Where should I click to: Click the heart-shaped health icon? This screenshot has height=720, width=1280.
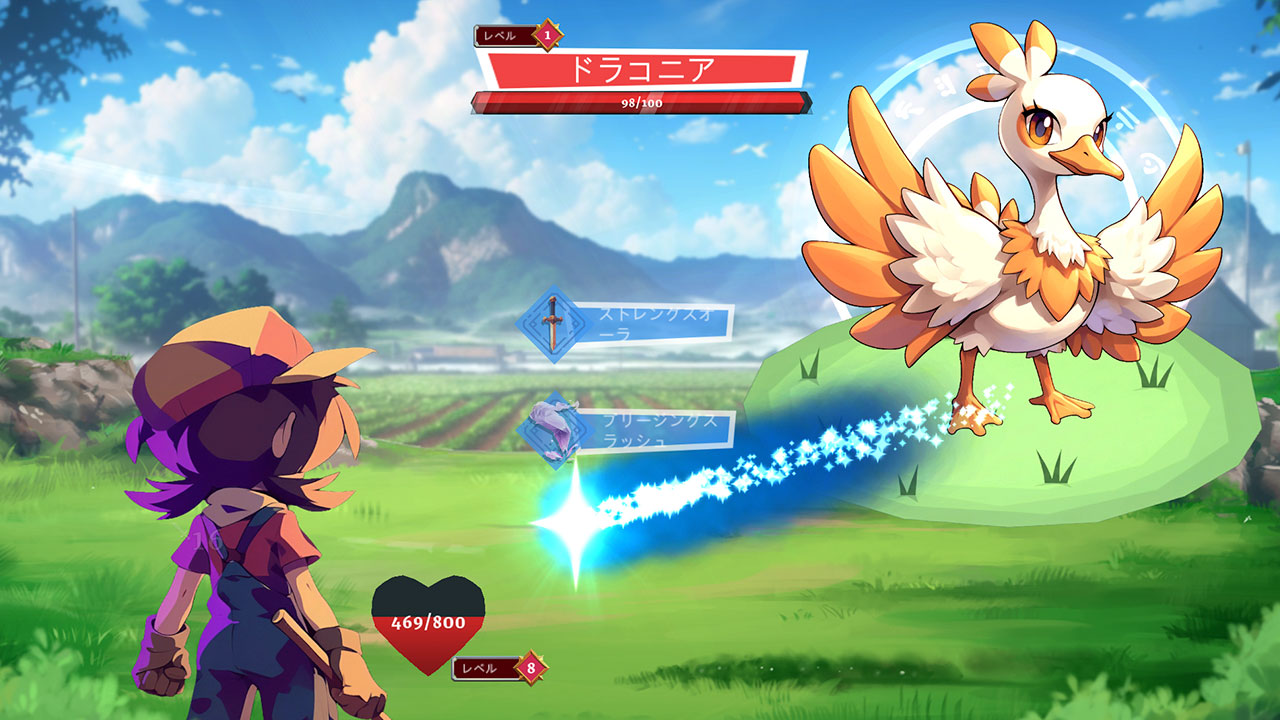[430, 625]
